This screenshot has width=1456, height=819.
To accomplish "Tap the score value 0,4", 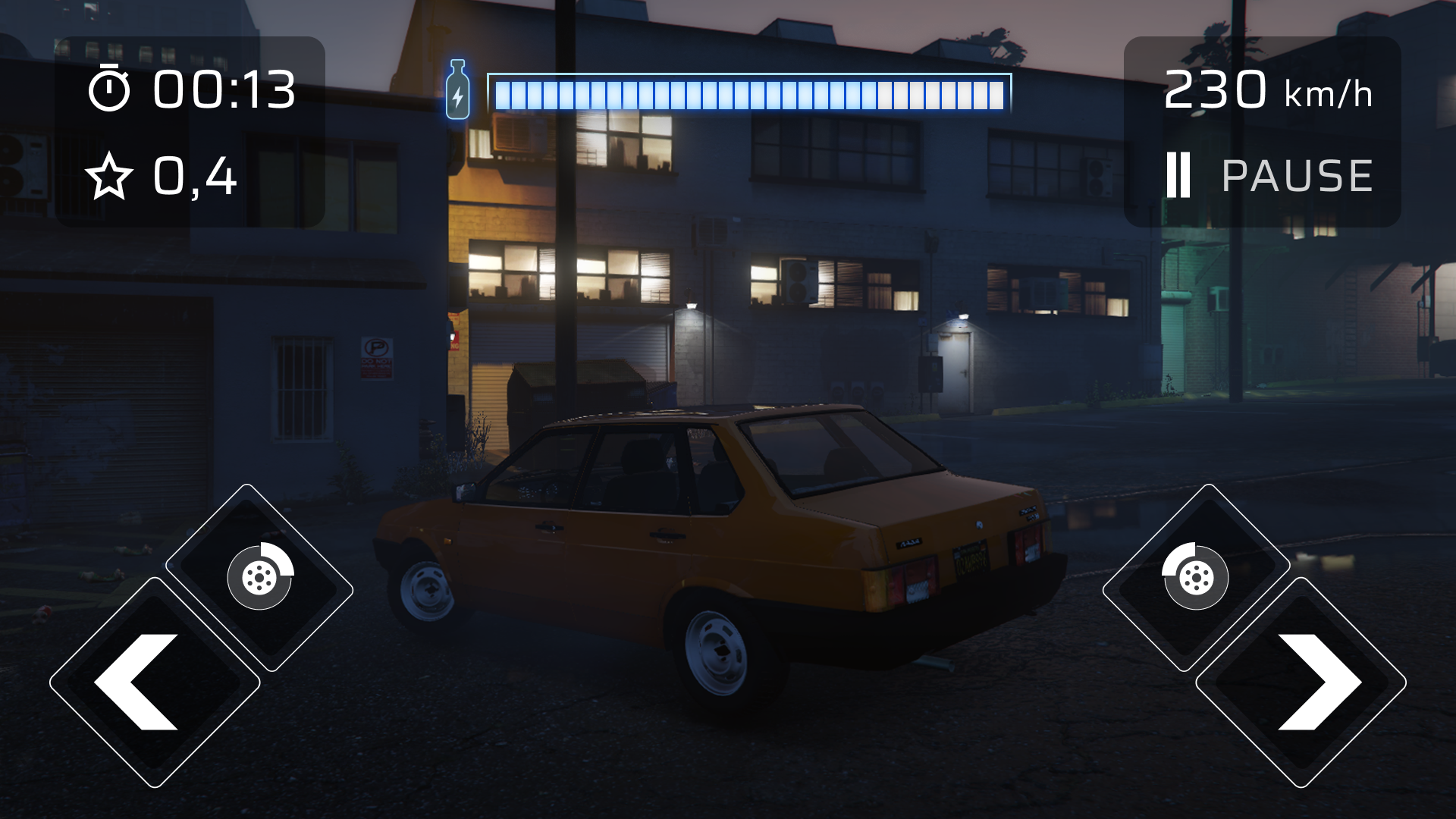I will (193, 177).
